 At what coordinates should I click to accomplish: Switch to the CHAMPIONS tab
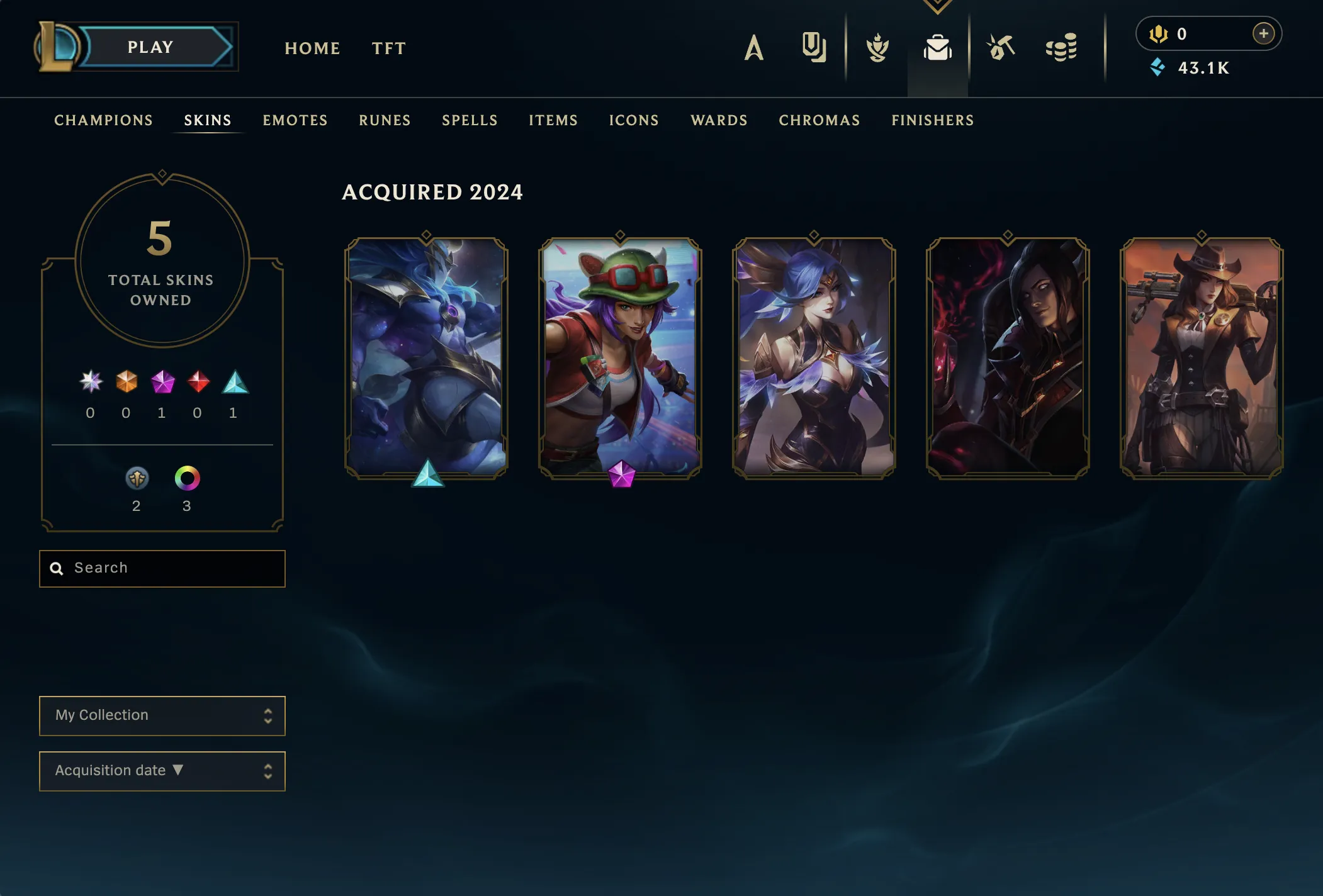104,120
